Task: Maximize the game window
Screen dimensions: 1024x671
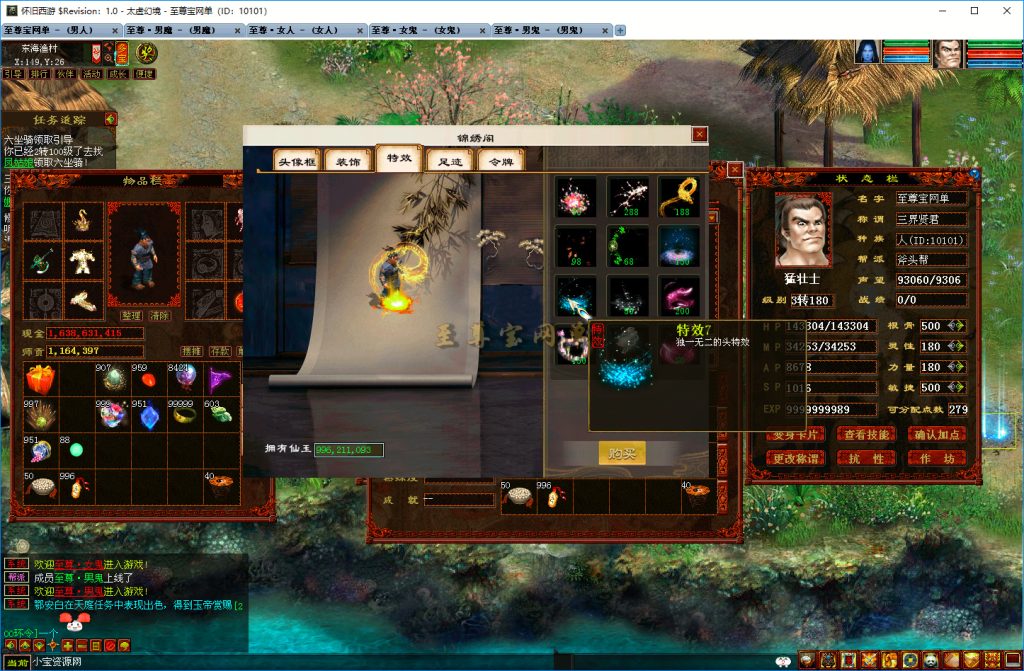Action: pos(974,10)
